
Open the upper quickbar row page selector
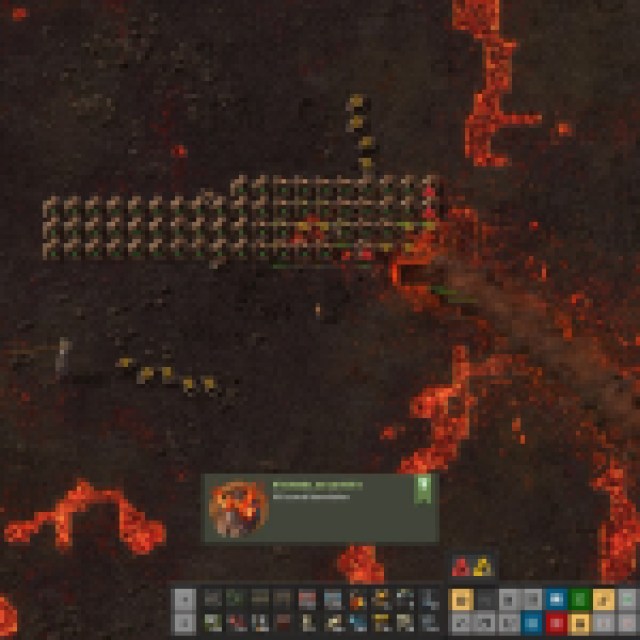(x=183, y=599)
